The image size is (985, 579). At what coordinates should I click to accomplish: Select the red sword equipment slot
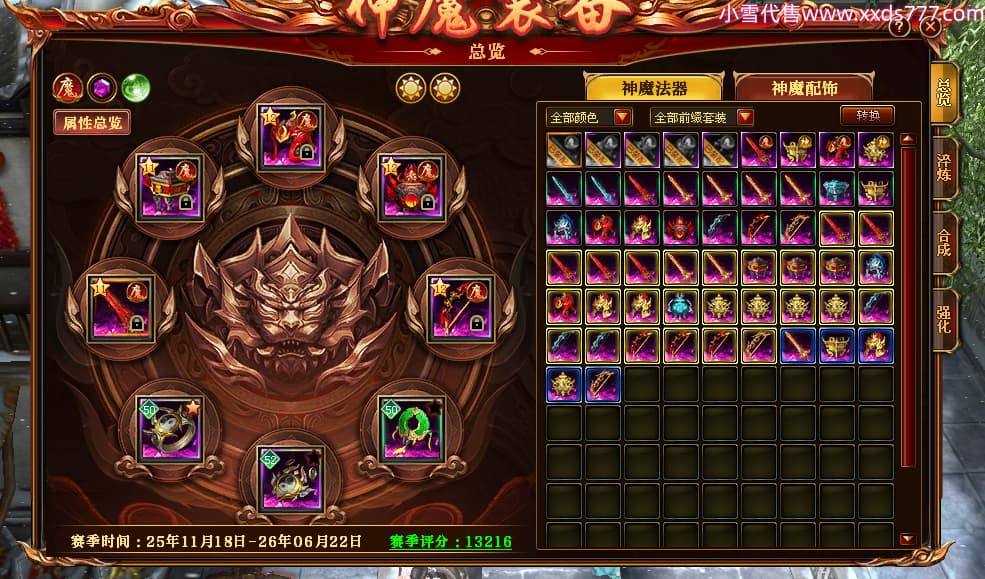[121, 308]
